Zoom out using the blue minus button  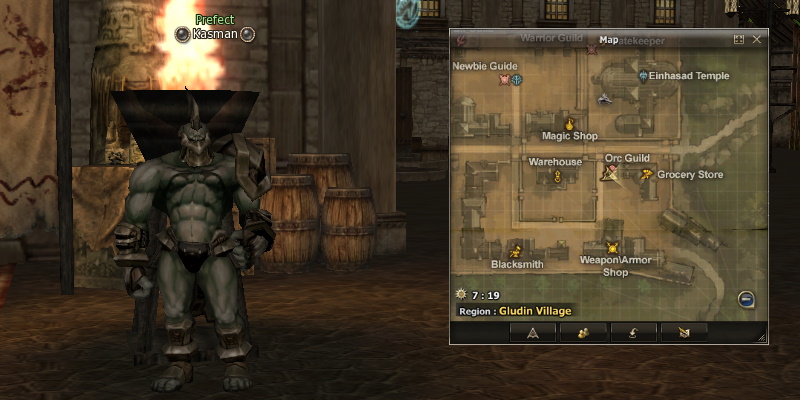[x=746, y=299]
